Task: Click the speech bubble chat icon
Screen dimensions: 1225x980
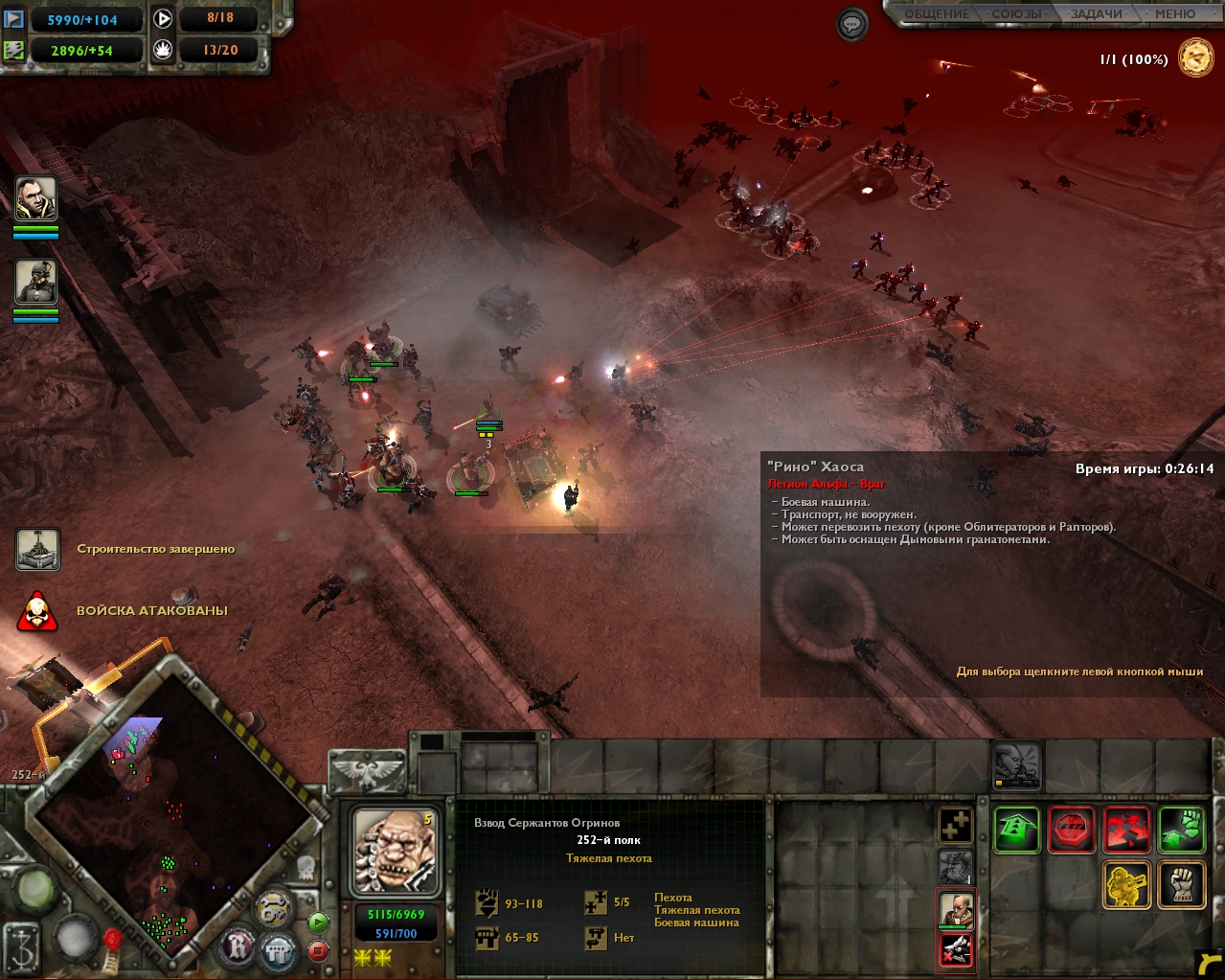Action: 851,24
